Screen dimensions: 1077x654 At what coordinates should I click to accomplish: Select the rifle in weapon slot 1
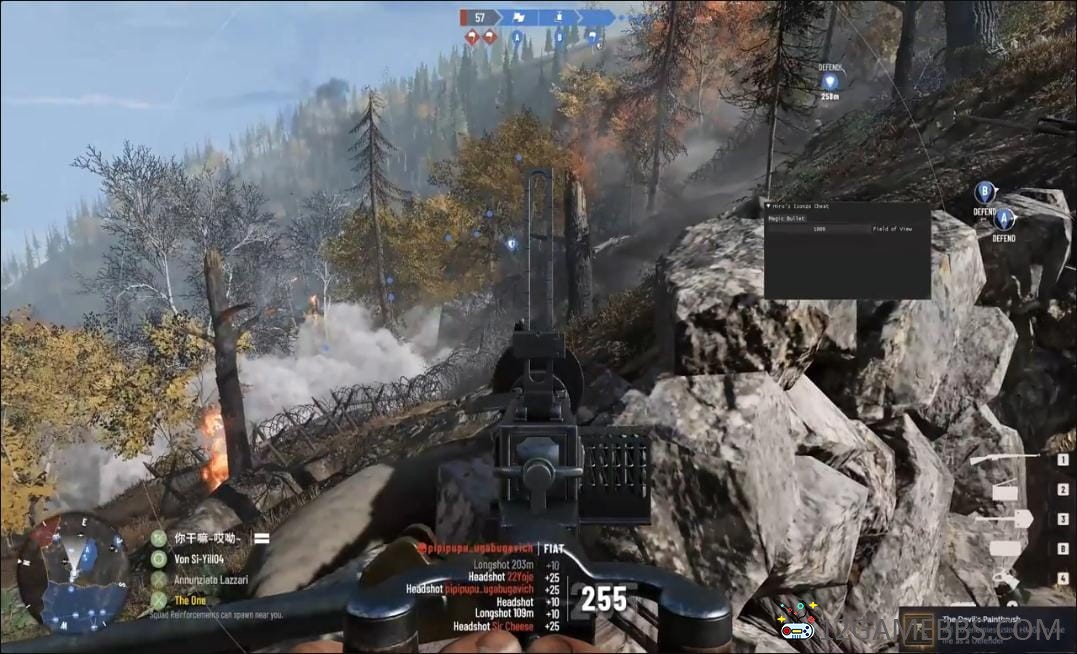click(x=1004, y=459)
